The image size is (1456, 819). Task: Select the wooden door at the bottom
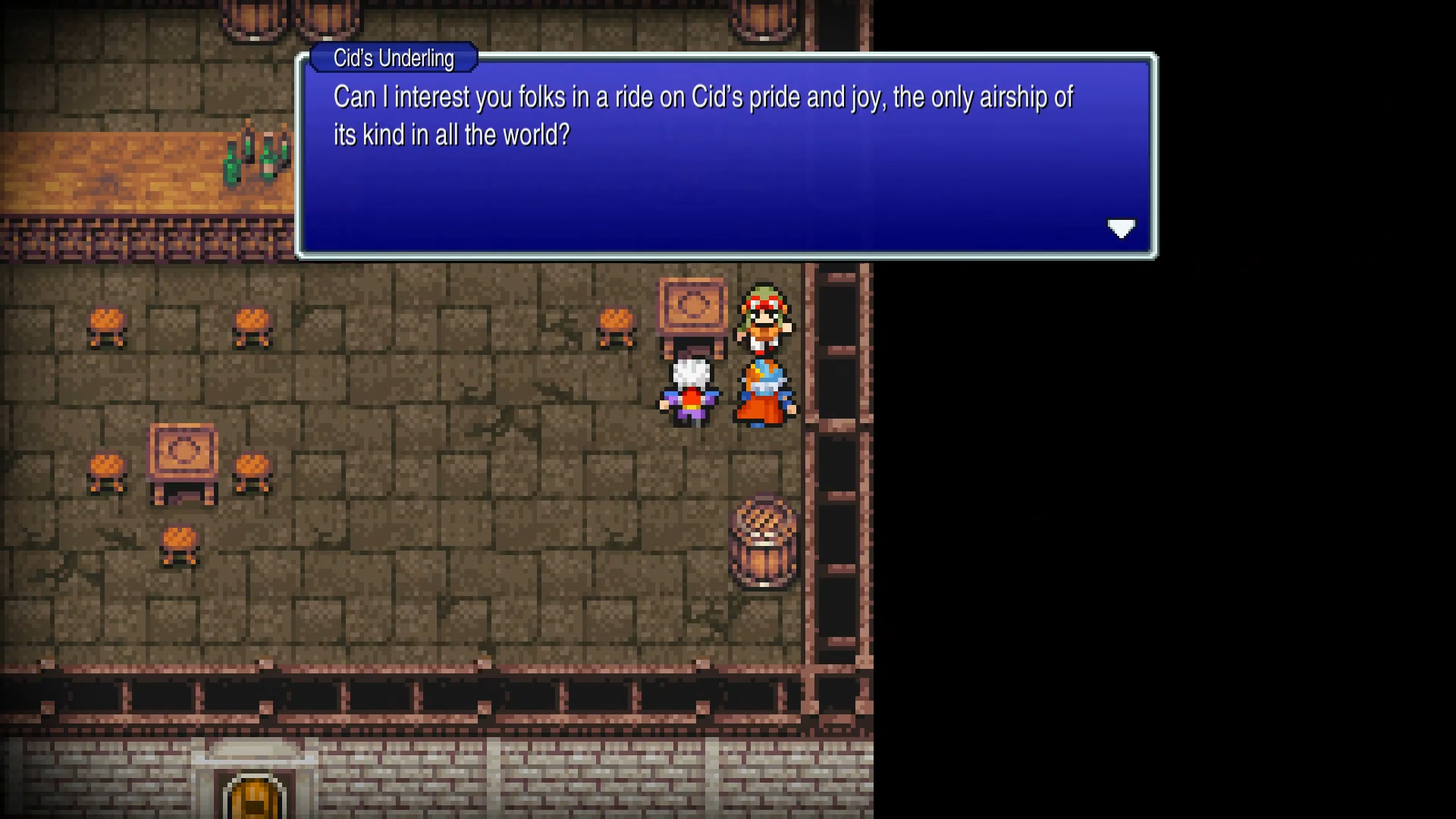(x=254, y=796)
